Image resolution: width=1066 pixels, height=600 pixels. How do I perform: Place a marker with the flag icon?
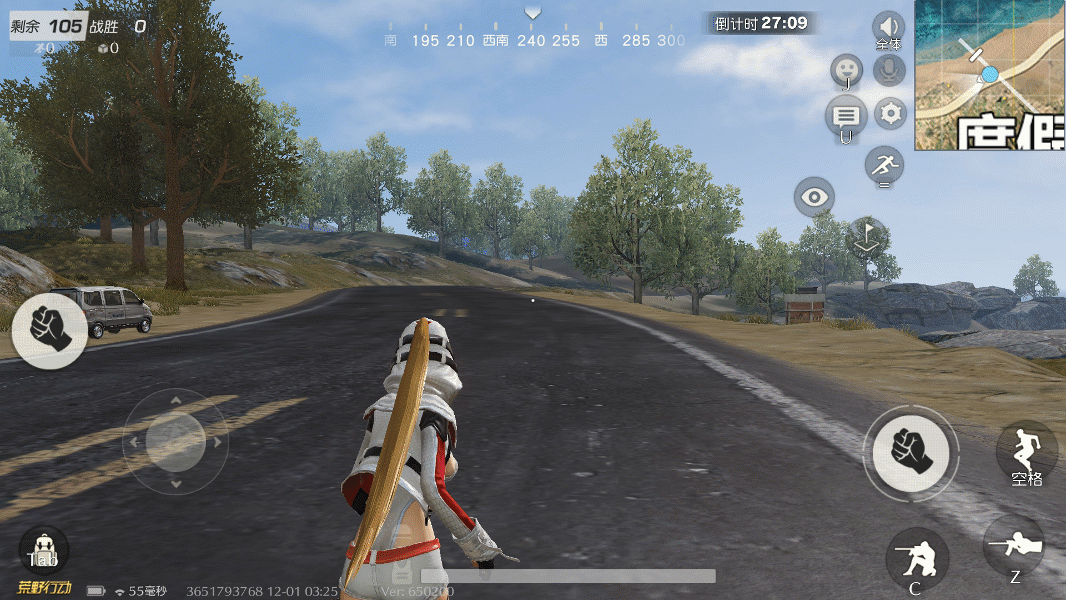tap(867, 236)
